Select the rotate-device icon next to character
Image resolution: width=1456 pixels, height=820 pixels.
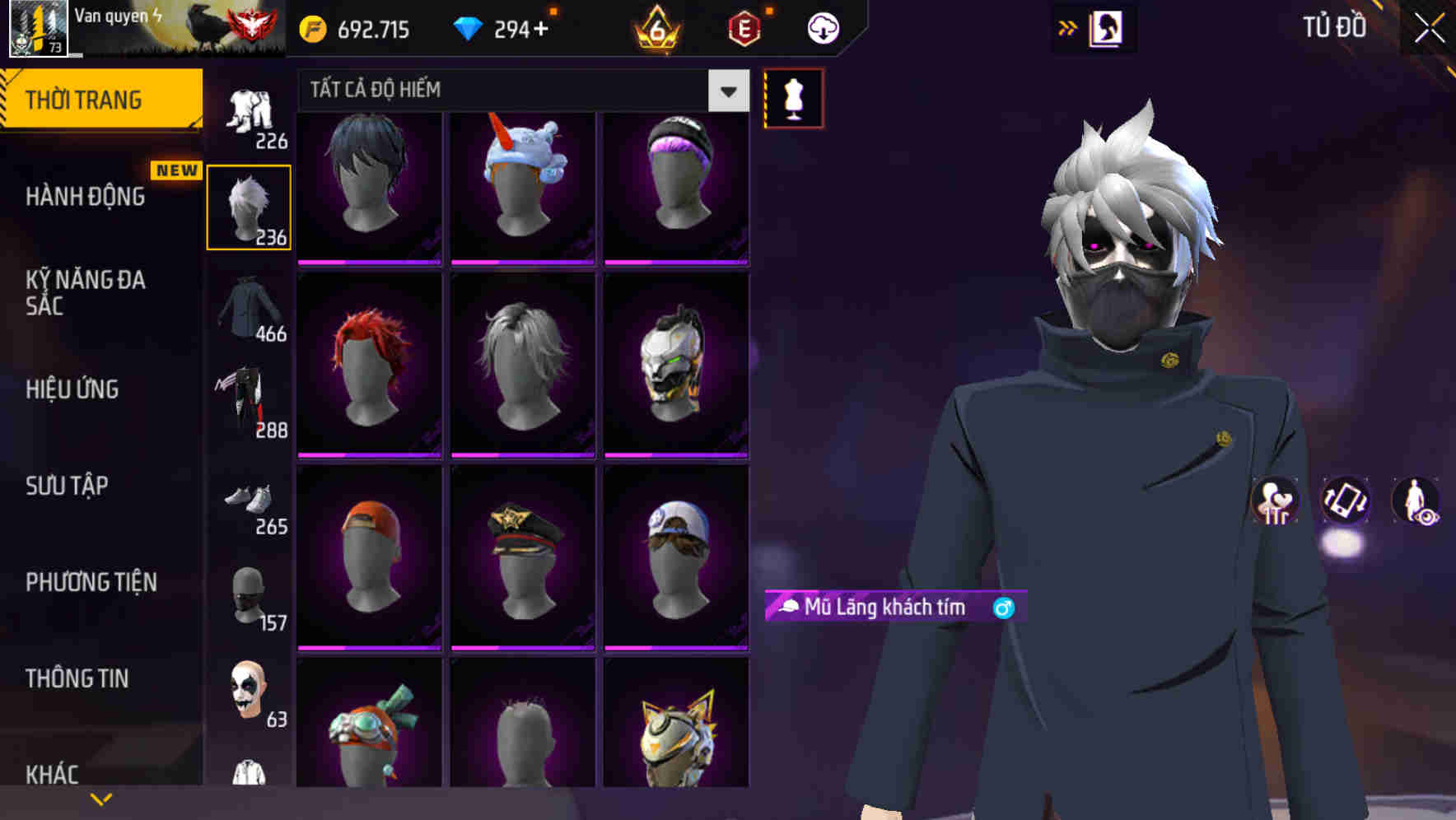pos(1347,502)
